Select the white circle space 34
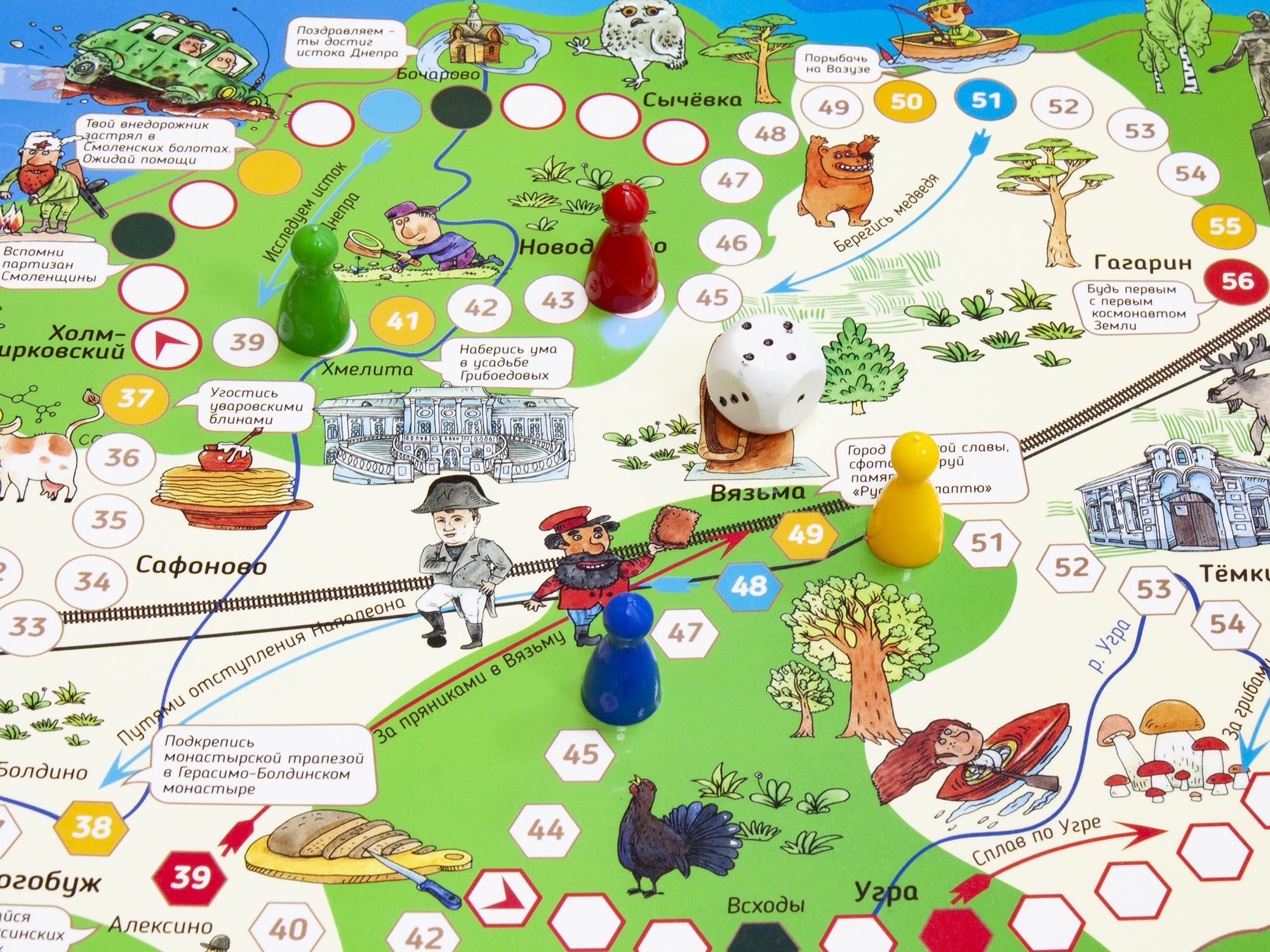1270x952 pixels. coord(93,582)
